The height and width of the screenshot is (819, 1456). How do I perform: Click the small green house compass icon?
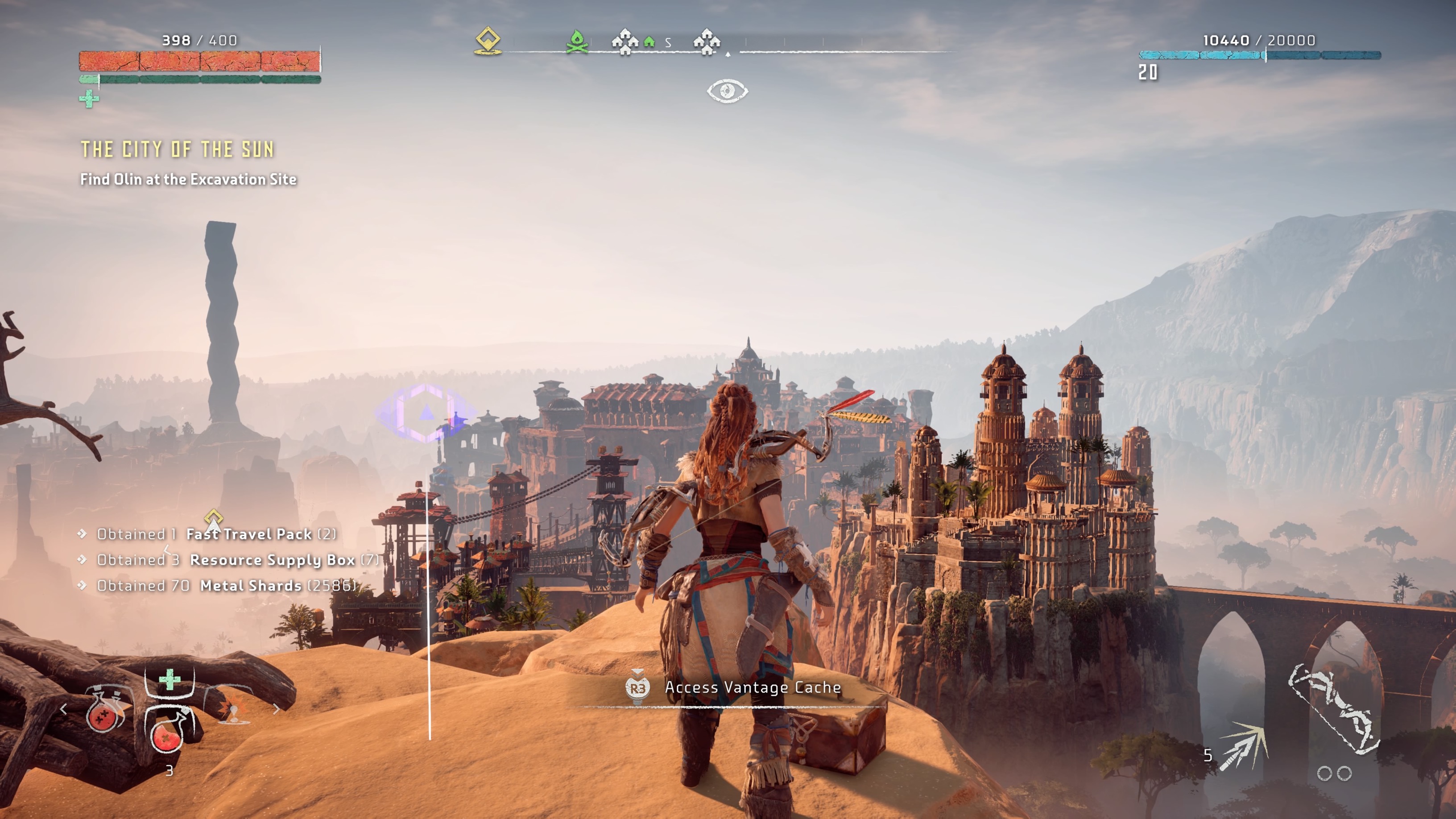pos(649,42)
